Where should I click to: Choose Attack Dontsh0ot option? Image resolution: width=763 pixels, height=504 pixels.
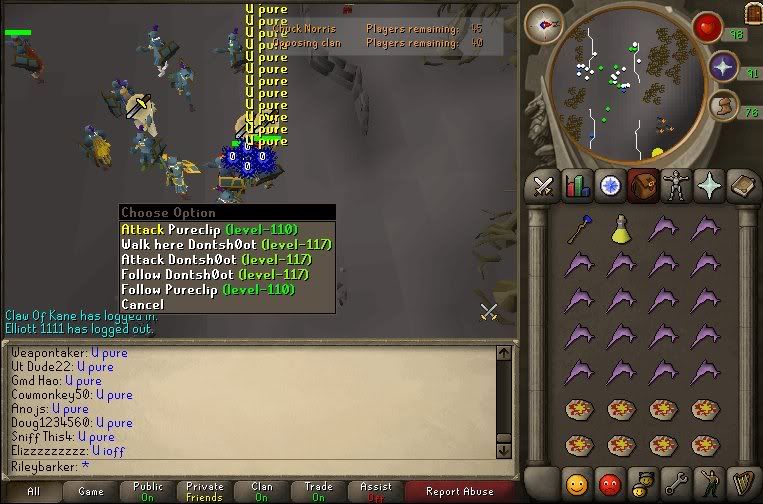click(214, 259)
